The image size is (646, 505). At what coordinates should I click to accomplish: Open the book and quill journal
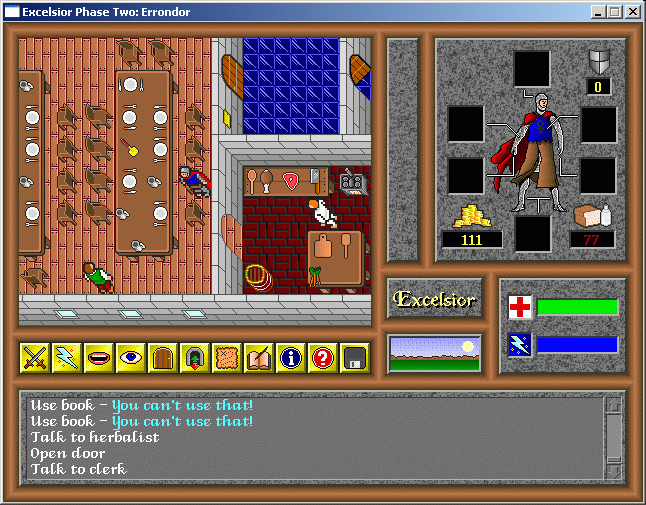coord(259,357)
